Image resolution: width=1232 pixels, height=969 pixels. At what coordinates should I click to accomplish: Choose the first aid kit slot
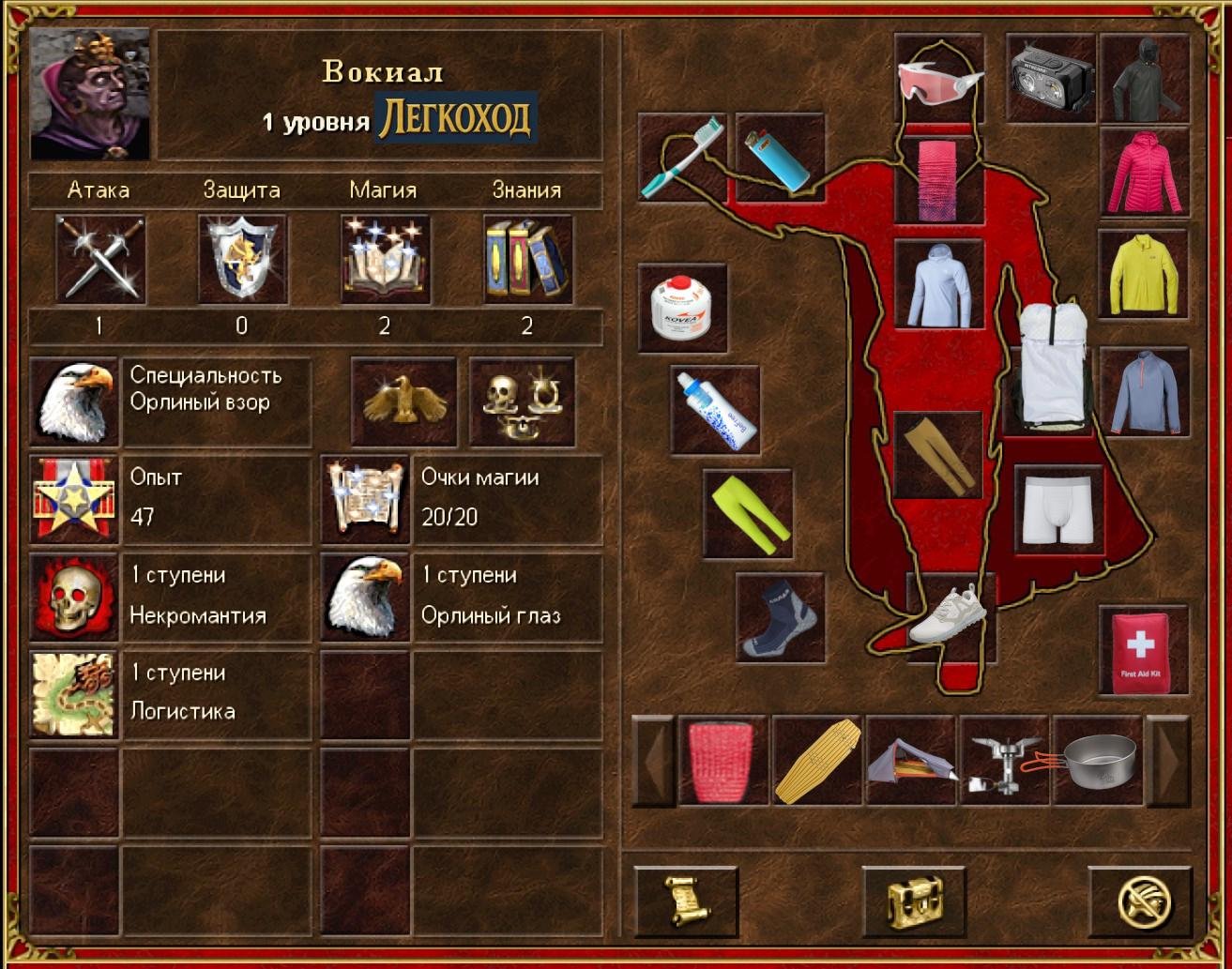pyautogui.click(x=1143, y=651)
